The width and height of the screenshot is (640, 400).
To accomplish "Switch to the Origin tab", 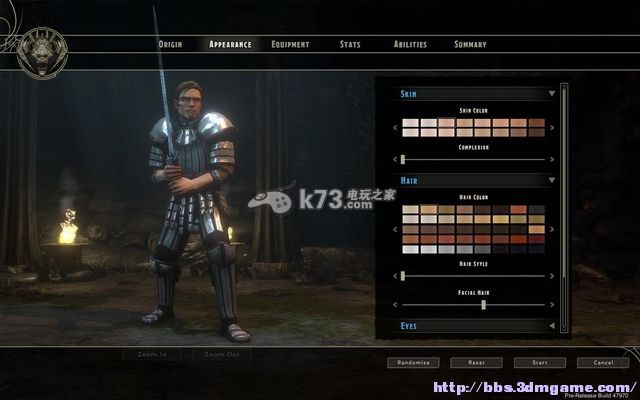I will click(170, 44).
